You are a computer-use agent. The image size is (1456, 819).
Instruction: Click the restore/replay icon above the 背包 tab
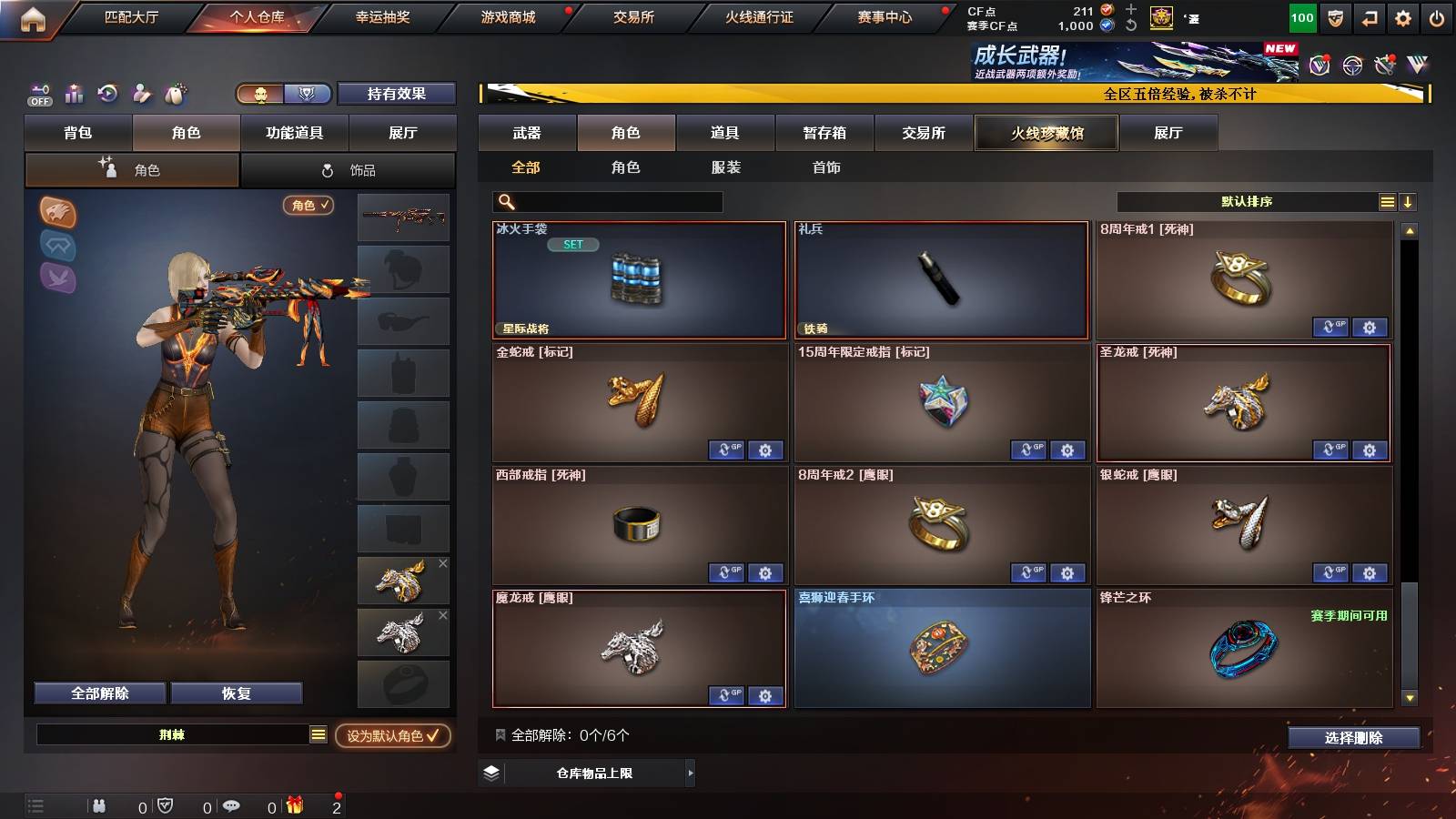[108, 94]
